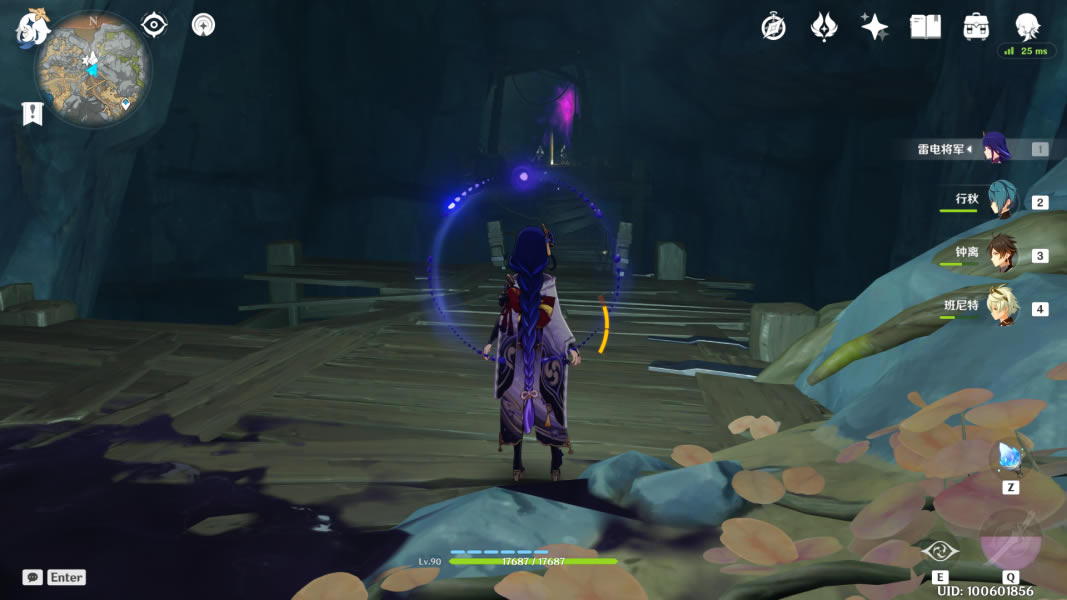Screen dimensions: 1067x600
Task: Open the compass events icon
Action: point(773,27)
